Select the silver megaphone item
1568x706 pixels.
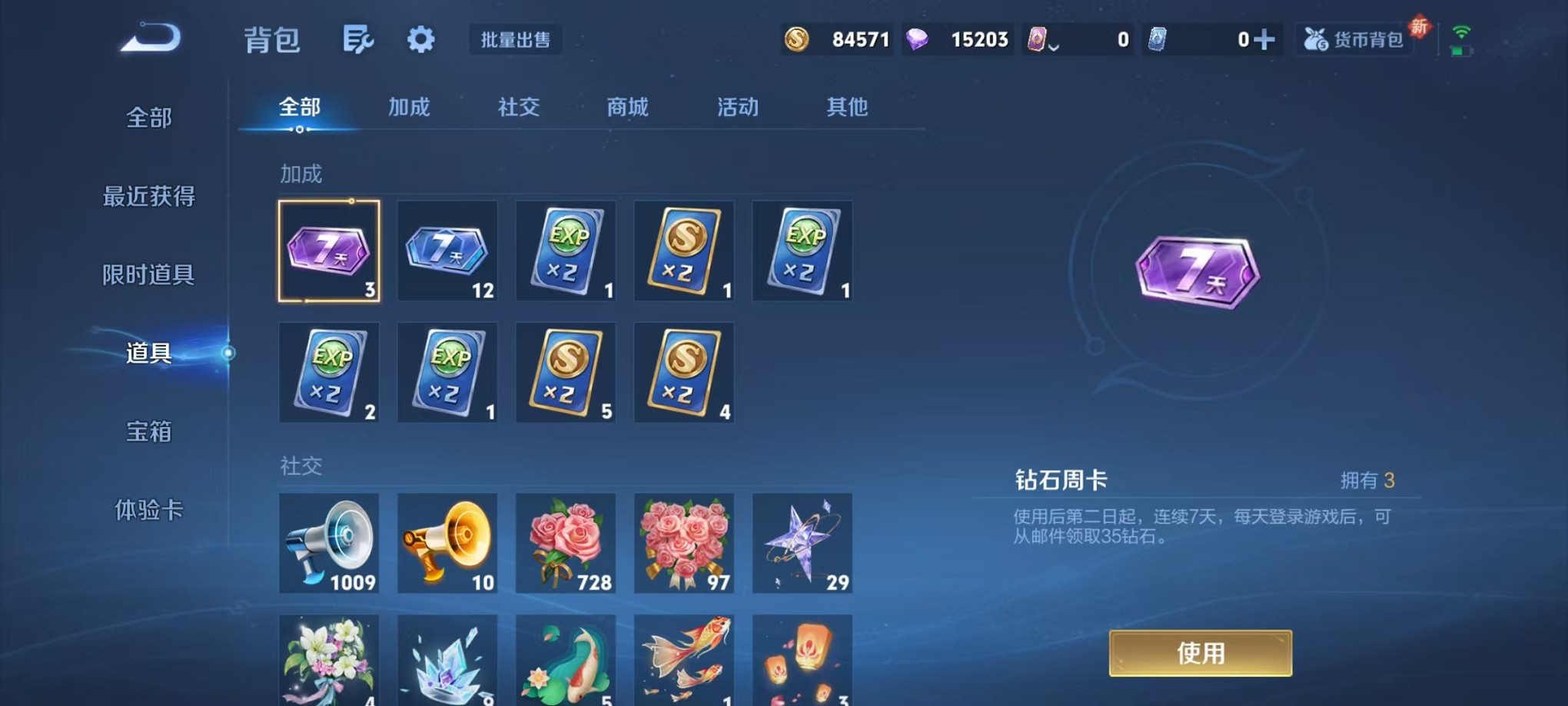(329, 542)
